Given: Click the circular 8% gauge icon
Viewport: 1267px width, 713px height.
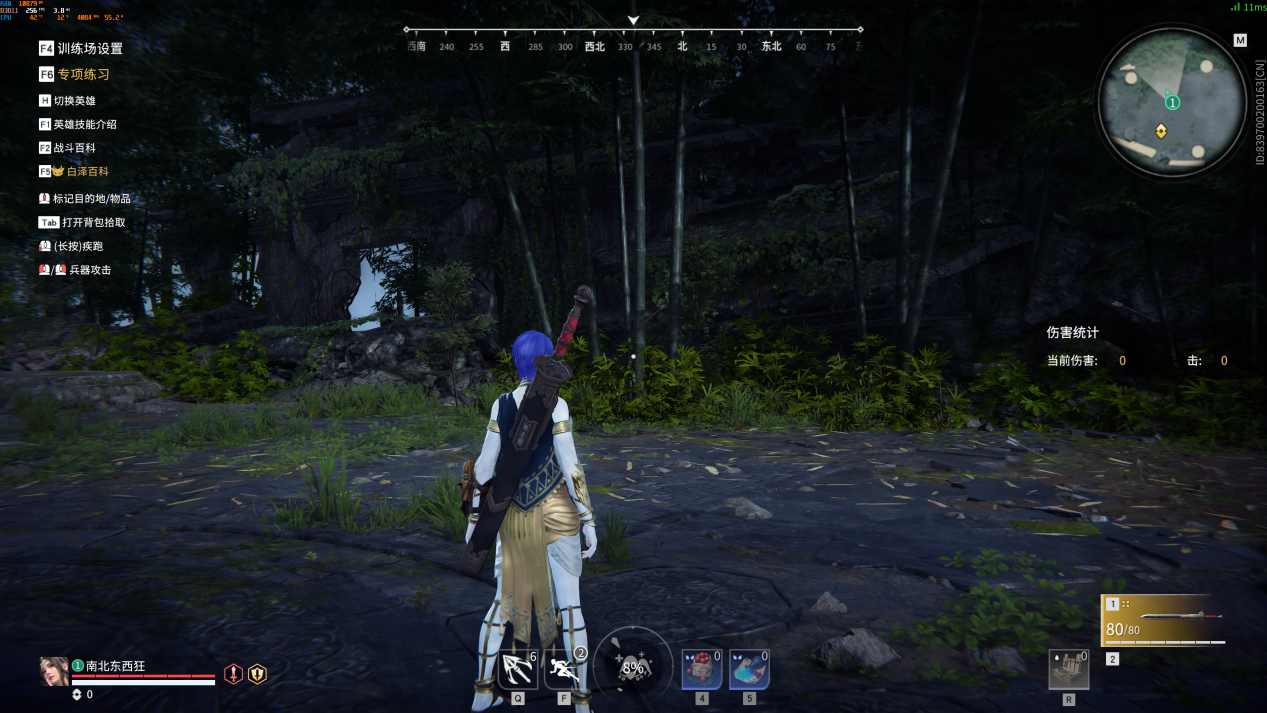Looking at the screenshot, I should click(632, 667).
